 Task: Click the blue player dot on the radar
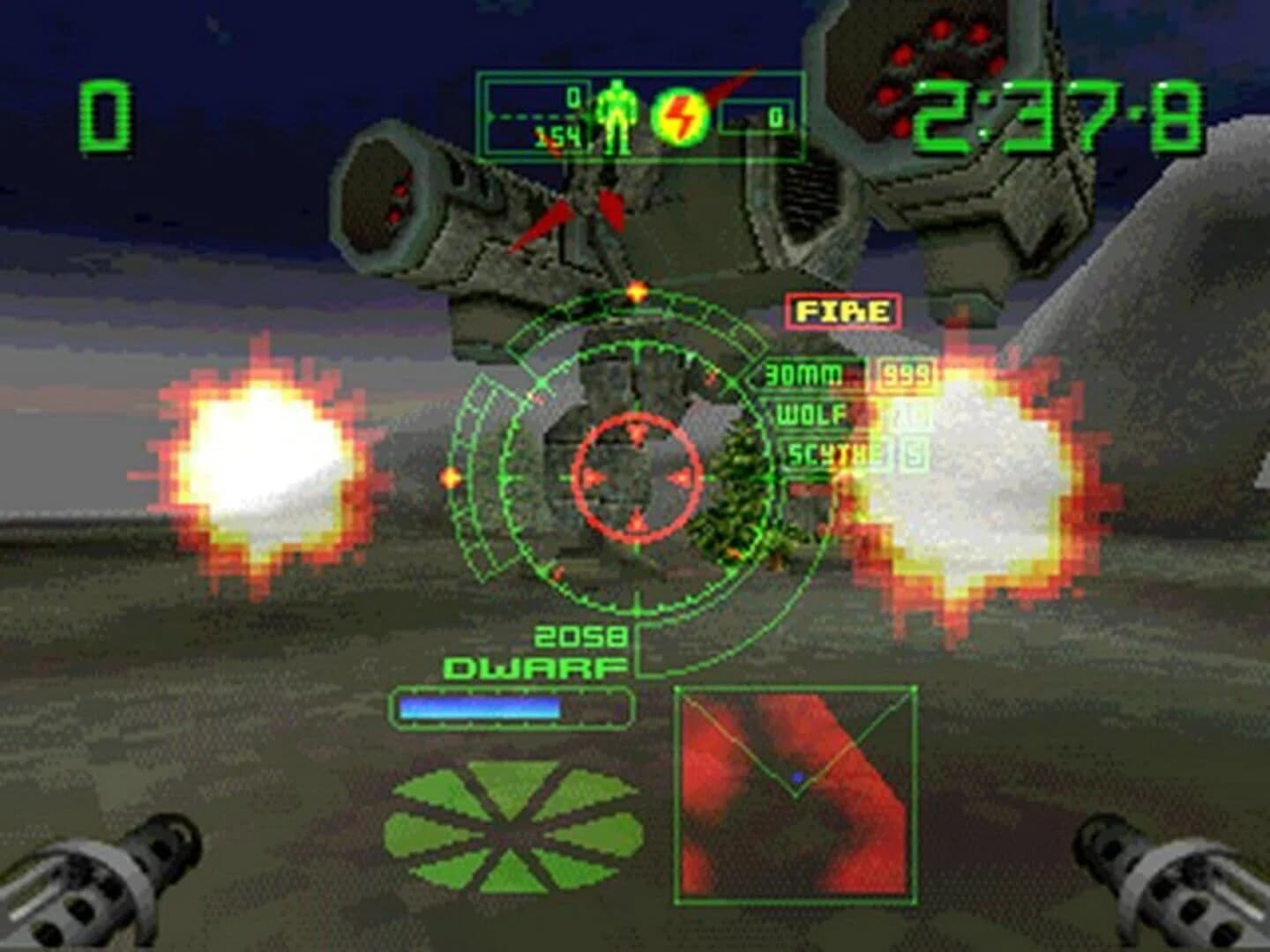tap(798, 778)
